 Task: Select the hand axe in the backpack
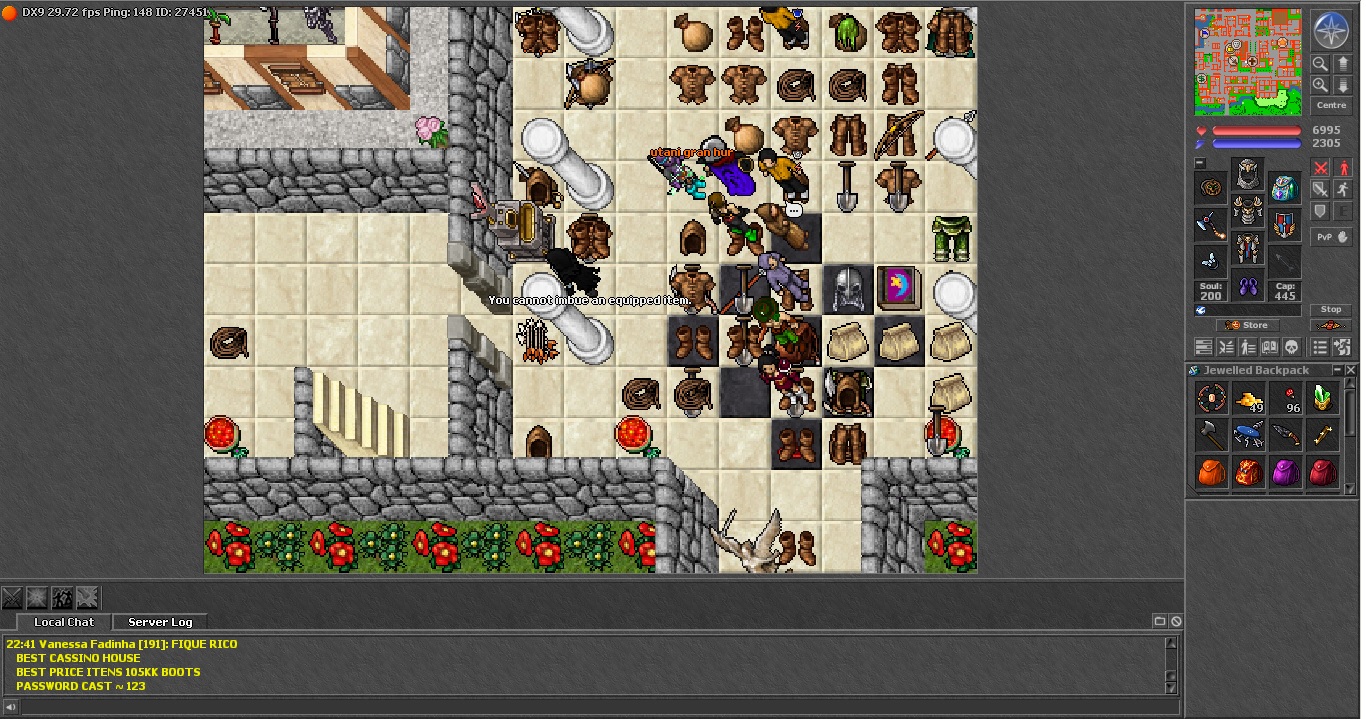[x=1212, y=436]
